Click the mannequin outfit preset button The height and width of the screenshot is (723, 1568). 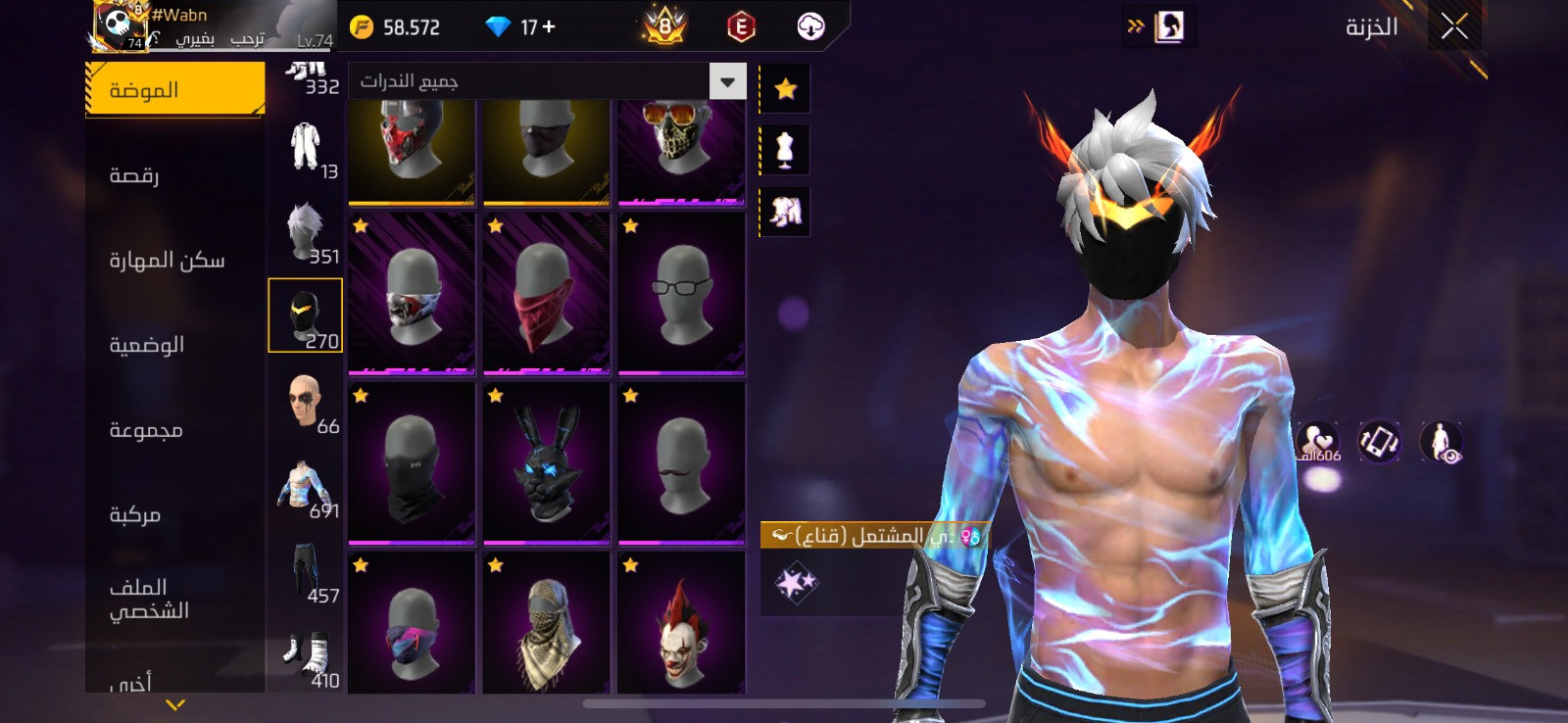(x=785, y=151)
